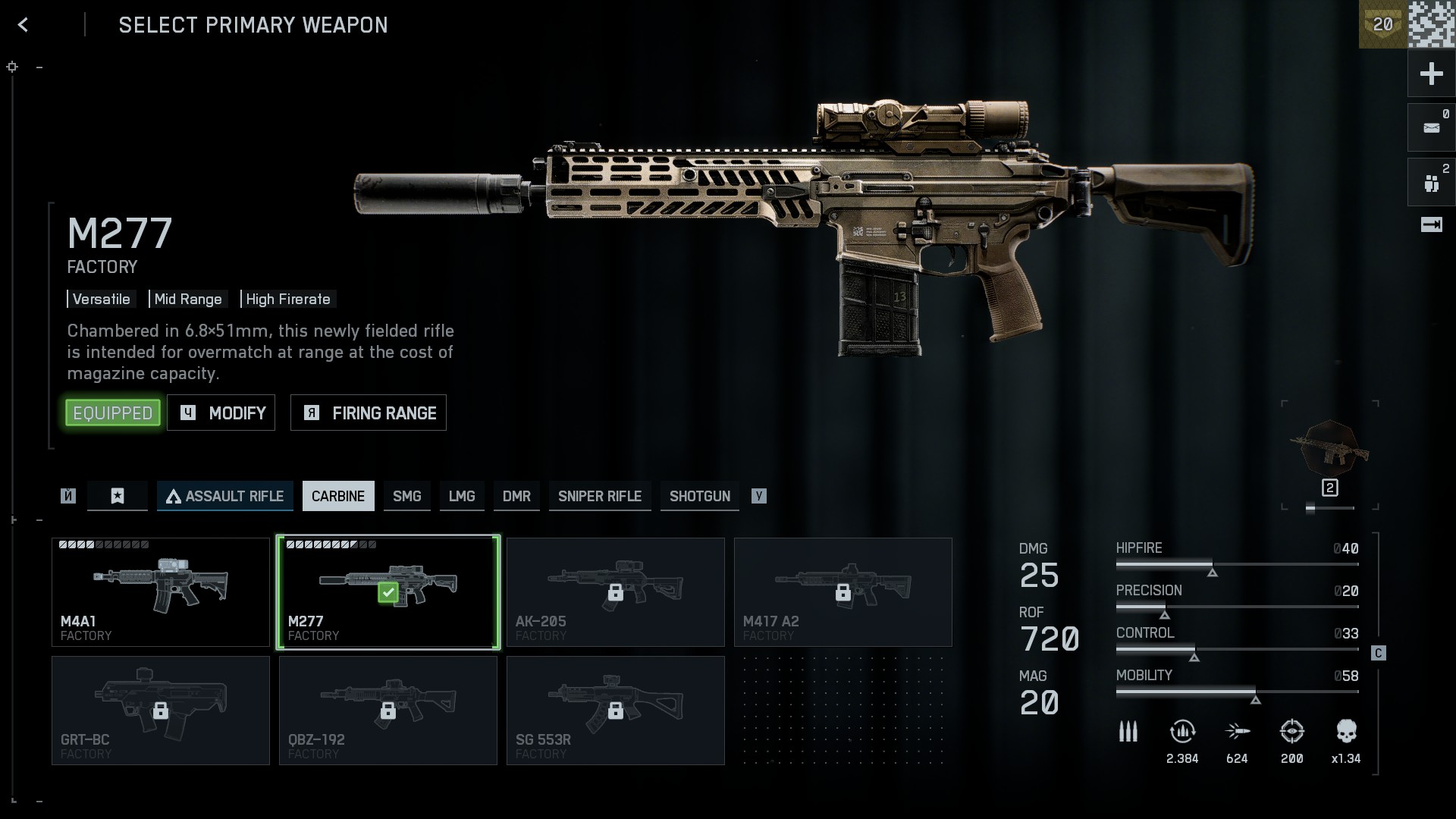The image size is (1456, 819).
Task: Switch to the Shotgun tab
Action: coord(700,496)
